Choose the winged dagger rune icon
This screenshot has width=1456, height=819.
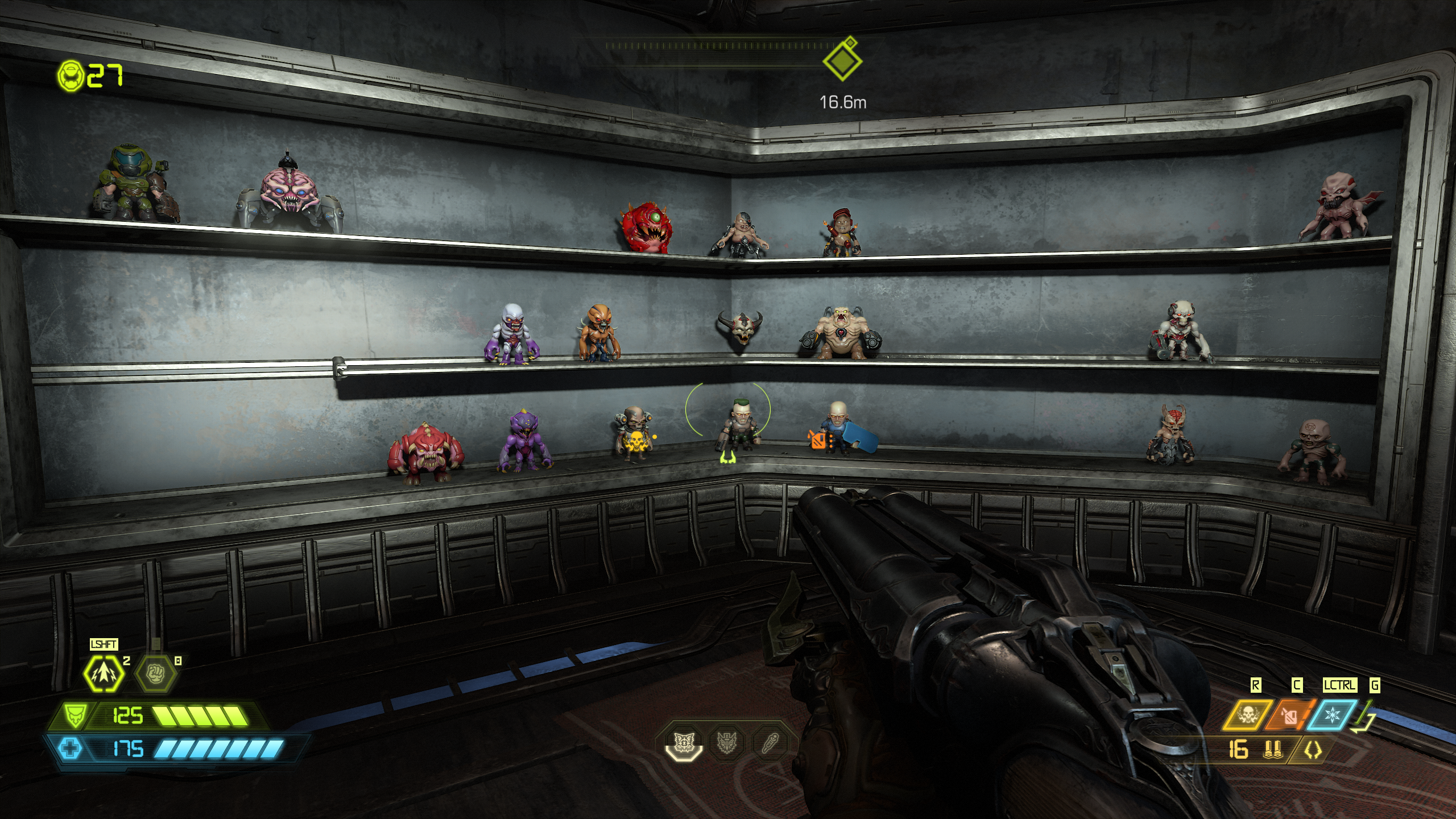(x=727, y=742)
